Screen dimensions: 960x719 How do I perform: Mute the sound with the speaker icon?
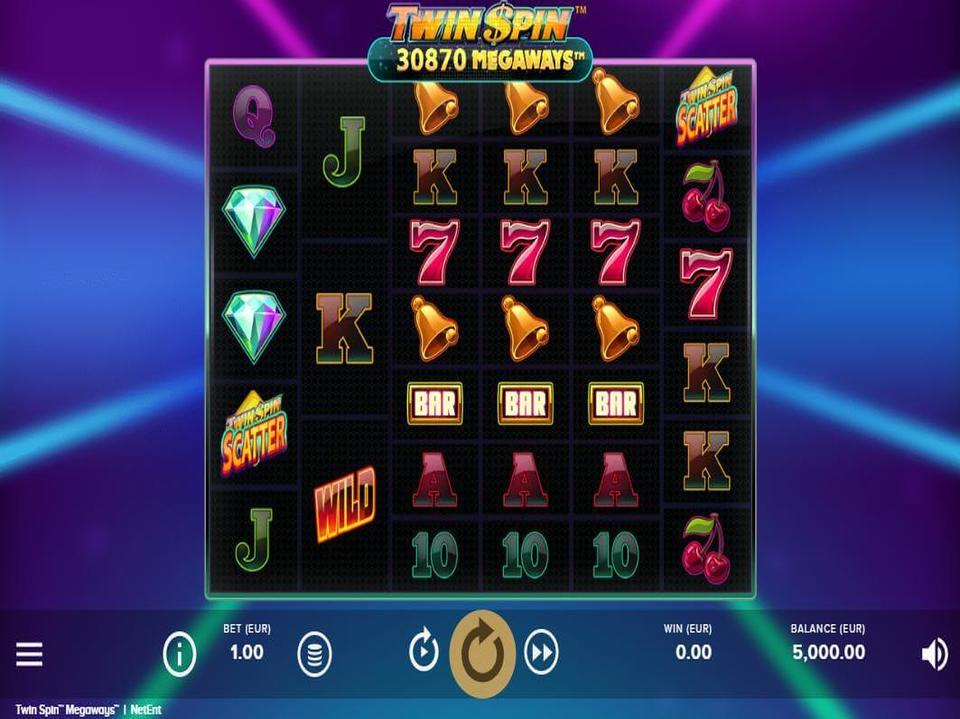[x=933, y=654]
